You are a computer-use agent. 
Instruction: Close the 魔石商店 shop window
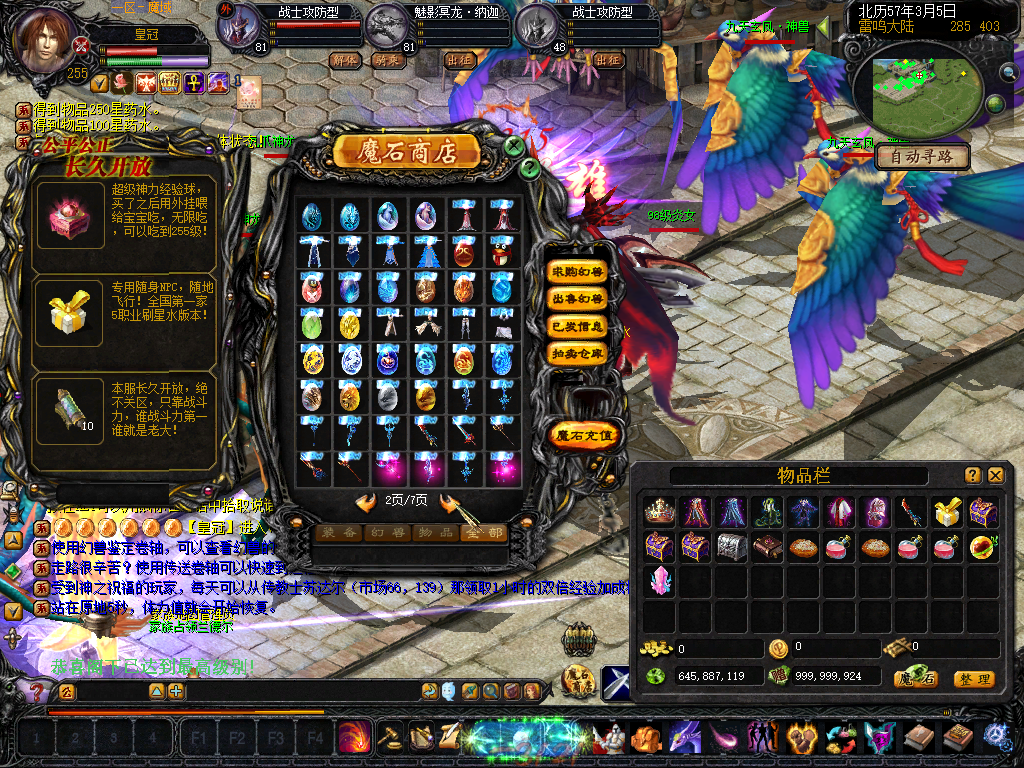coord(514,146)
